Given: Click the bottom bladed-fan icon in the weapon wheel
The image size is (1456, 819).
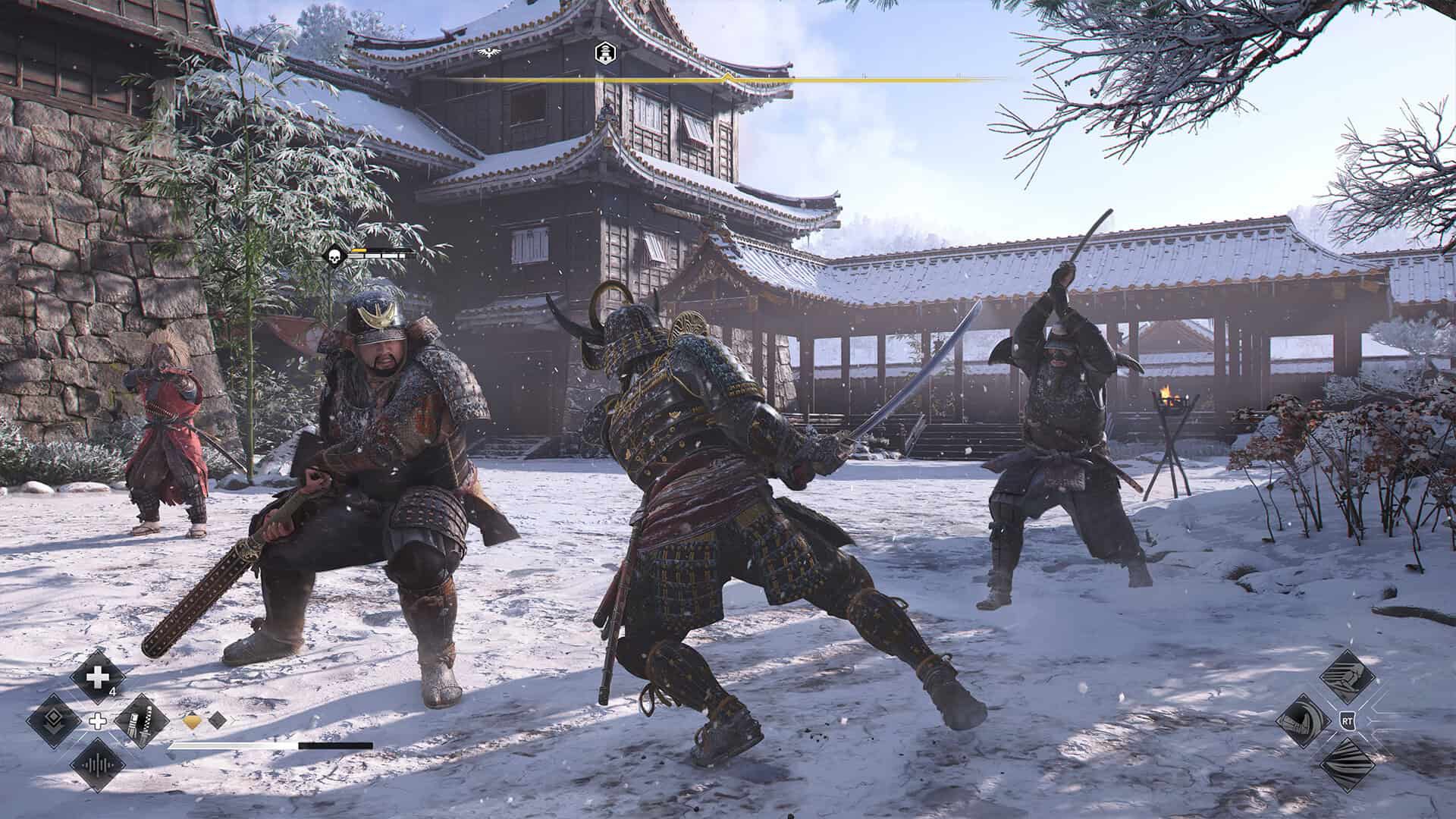Looking at the screenshot, I should click(1348, 764).
